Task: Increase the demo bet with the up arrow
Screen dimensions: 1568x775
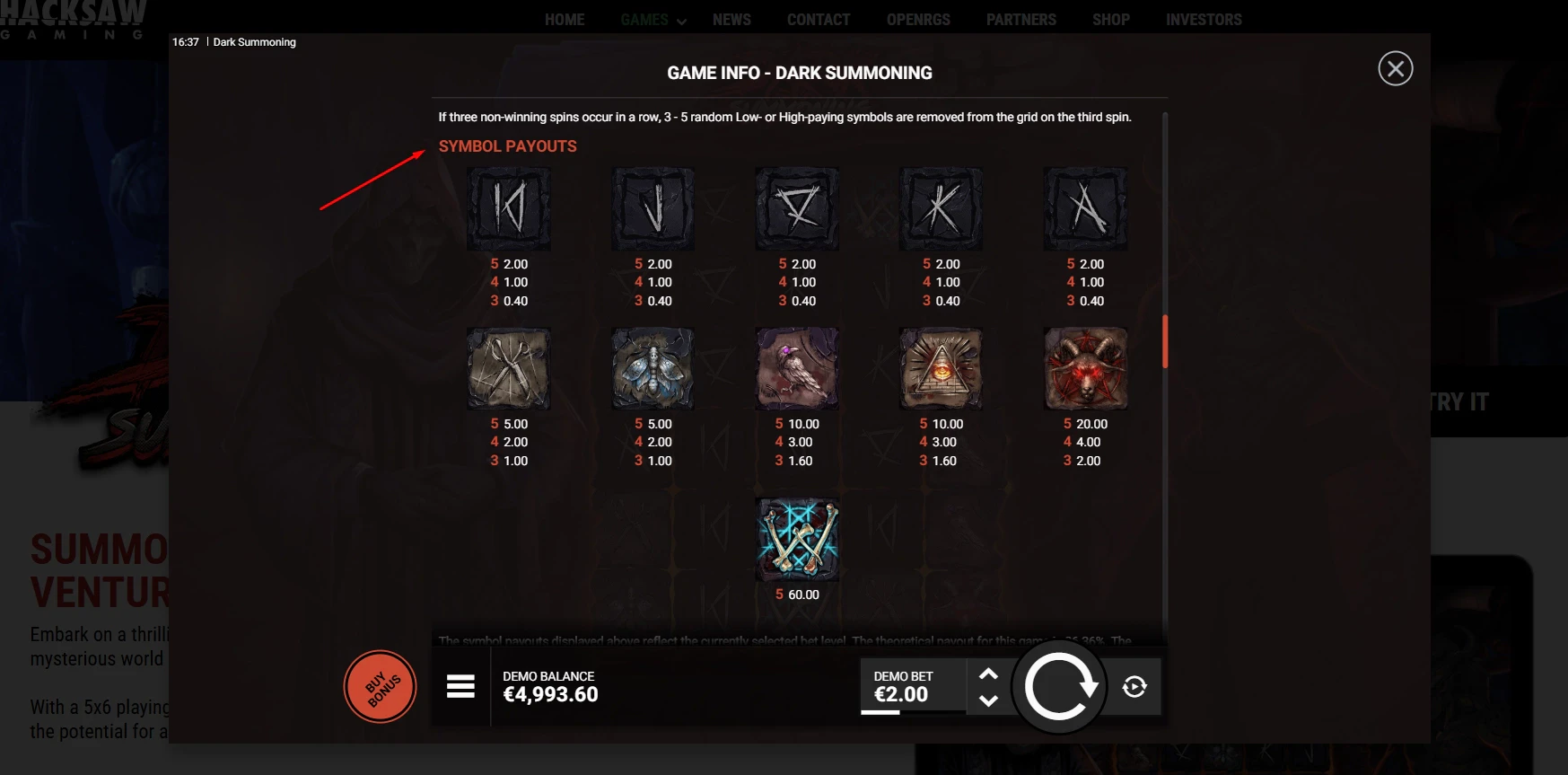Action: coord(988,674)
